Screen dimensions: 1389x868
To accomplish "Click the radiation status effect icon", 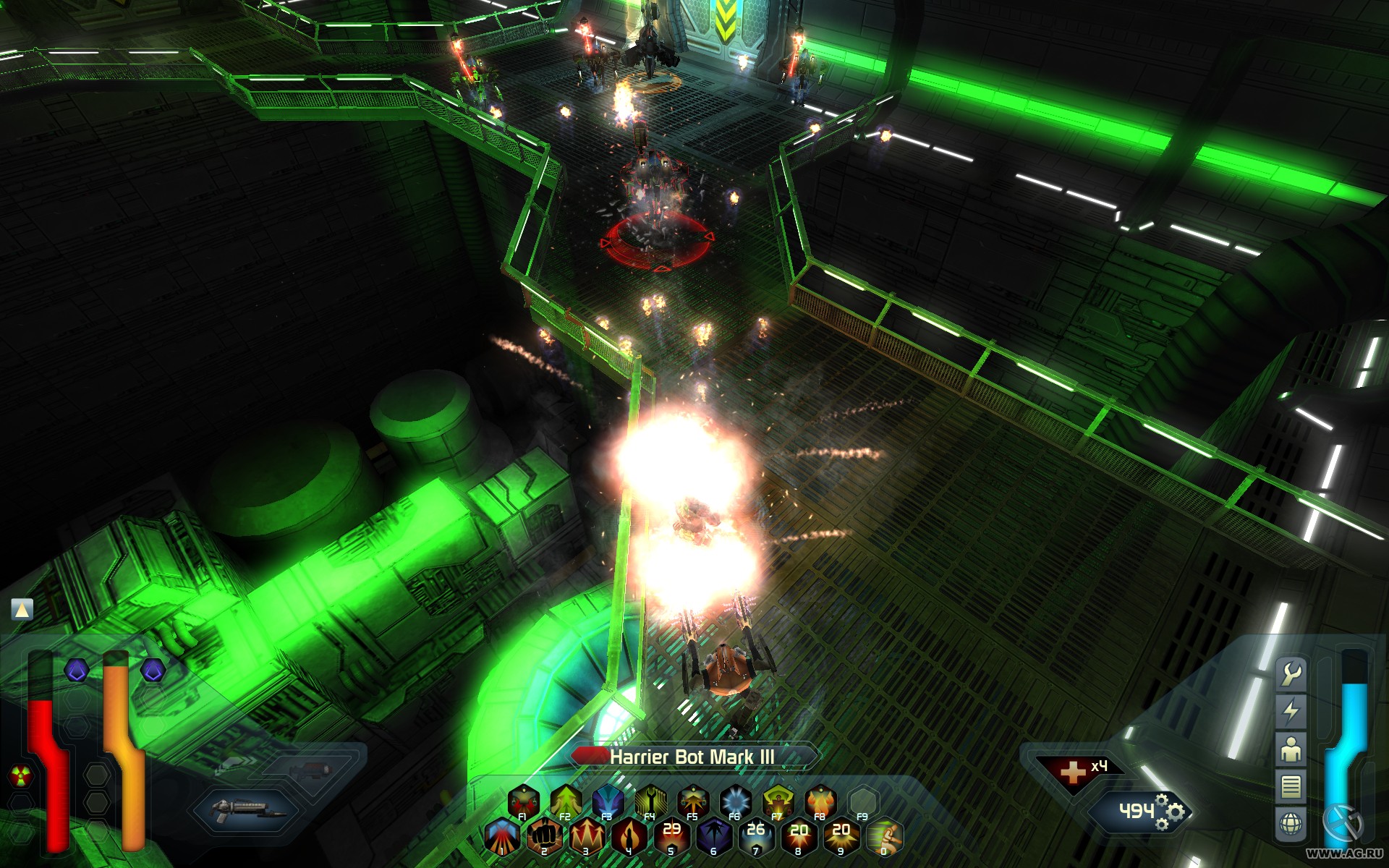I will tap(20, 777).
